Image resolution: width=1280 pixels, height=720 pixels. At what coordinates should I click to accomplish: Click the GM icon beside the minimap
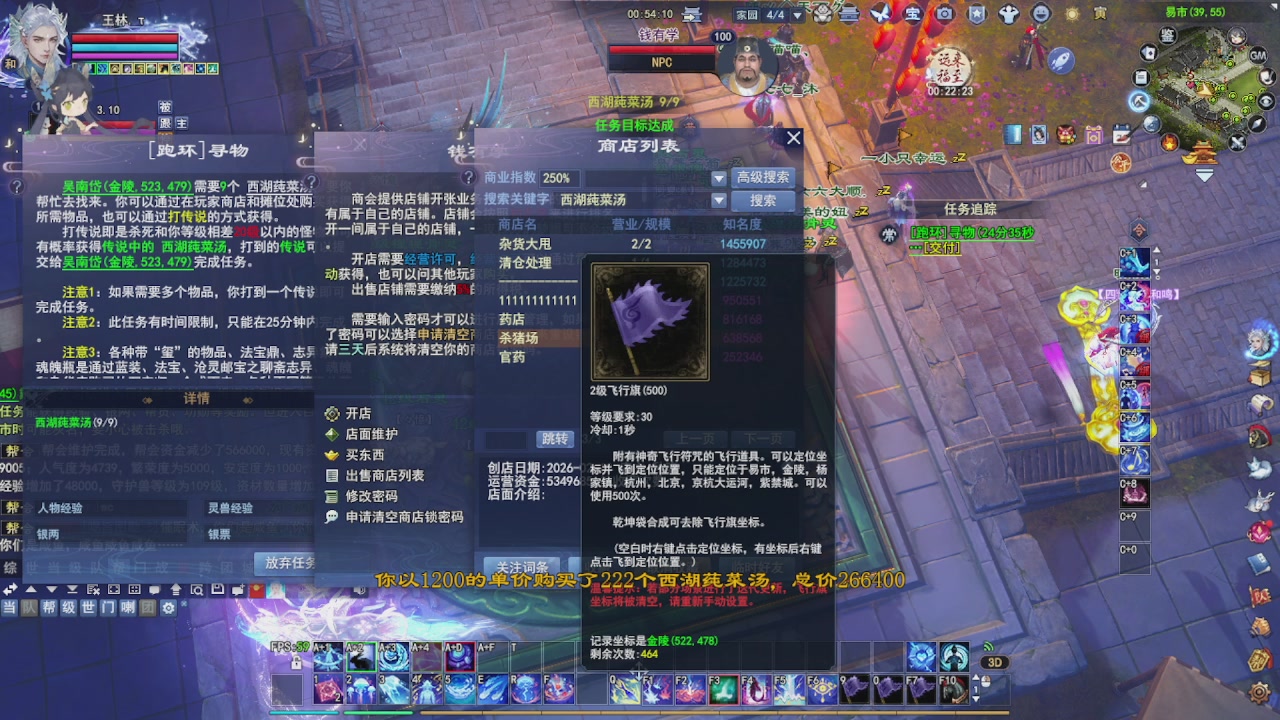pyautogui.click(x=1257, y=56)
